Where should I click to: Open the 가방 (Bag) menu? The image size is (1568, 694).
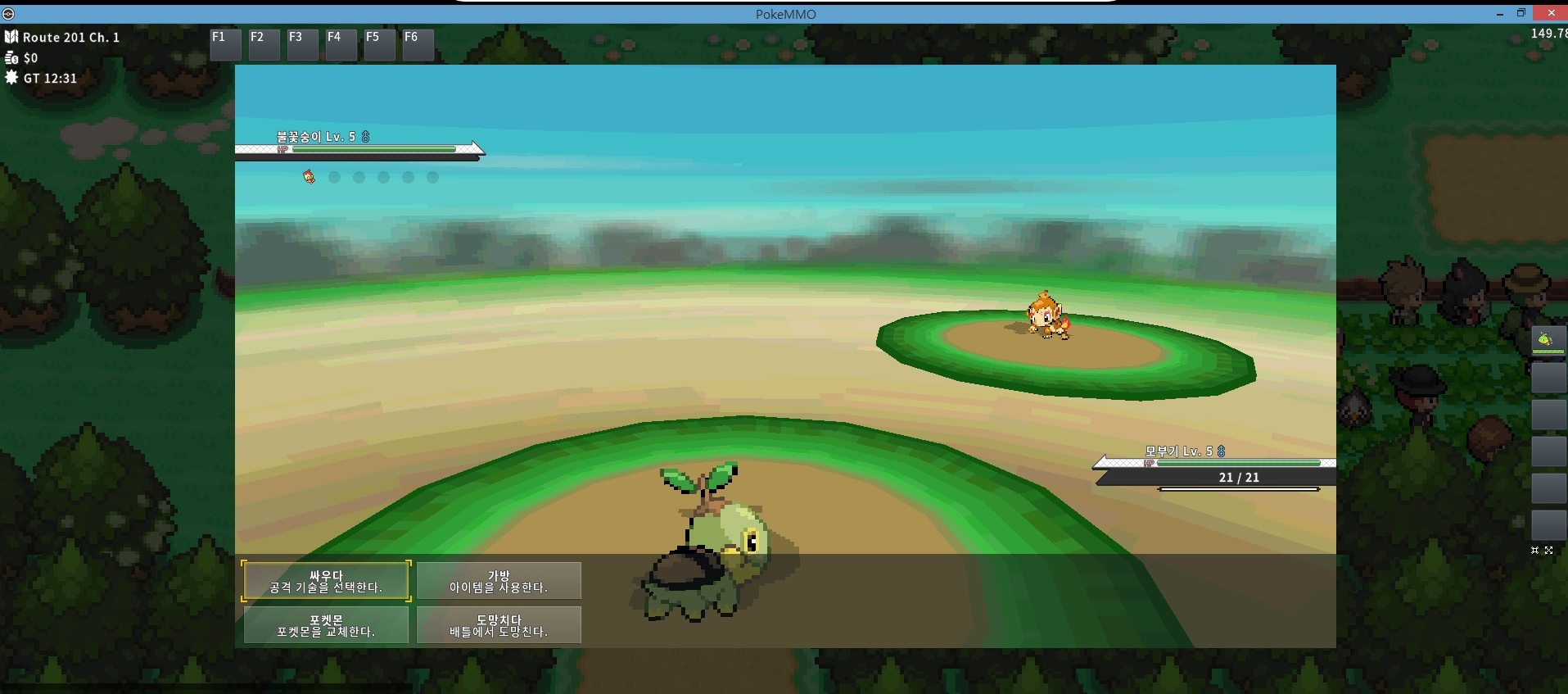pos(499,581)
